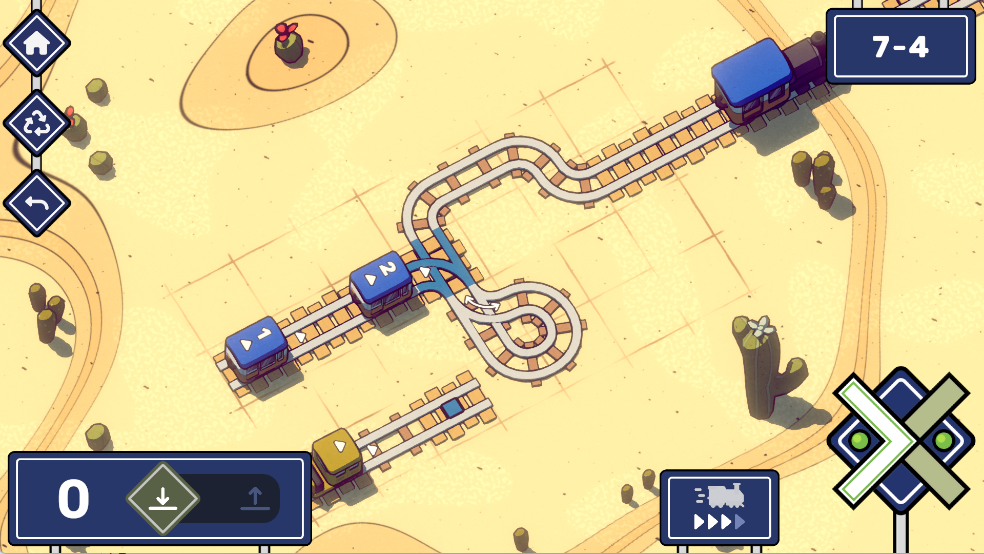984x554 pixels.
Task: Select the download-arrow diamond mode
Action: click(x=163, y=498)
